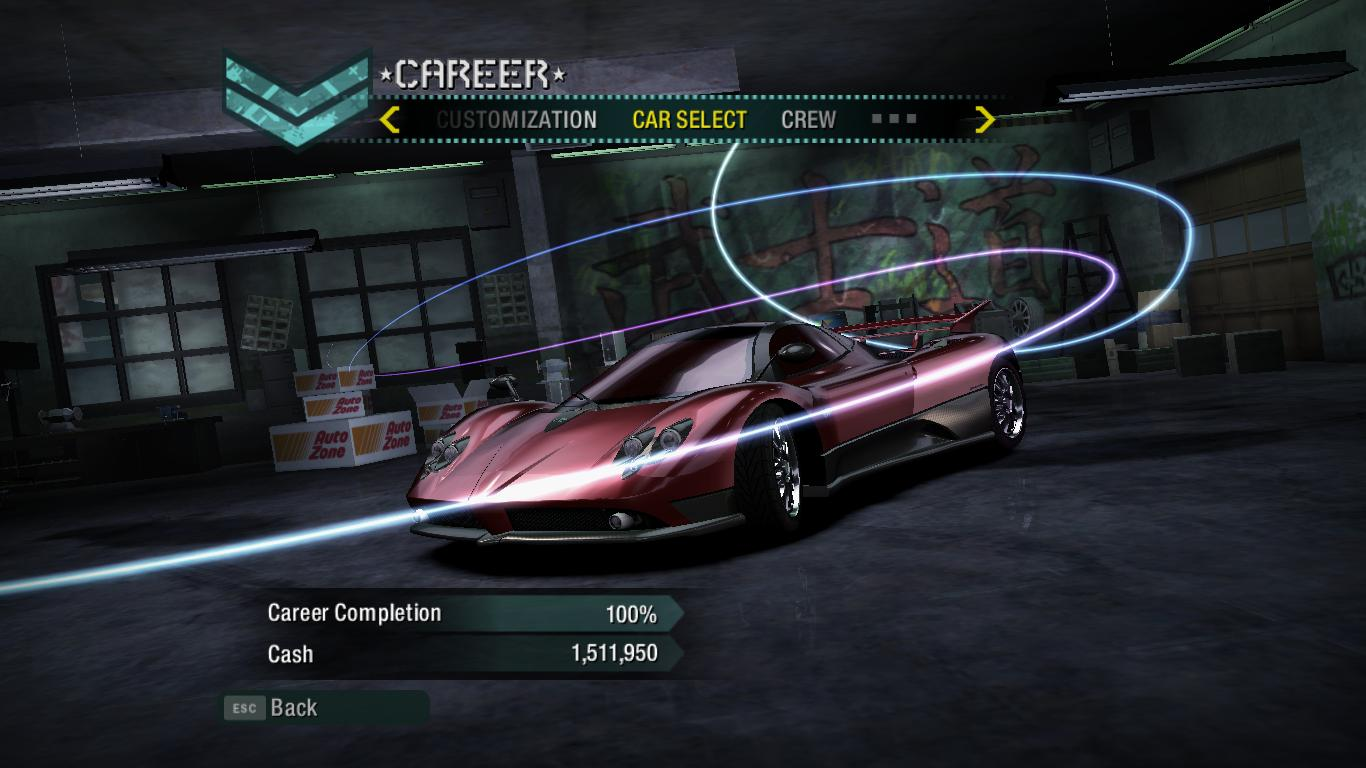Select the Car Select tab
Viewport: 1366px width, 768px height.
pos(689,120)
